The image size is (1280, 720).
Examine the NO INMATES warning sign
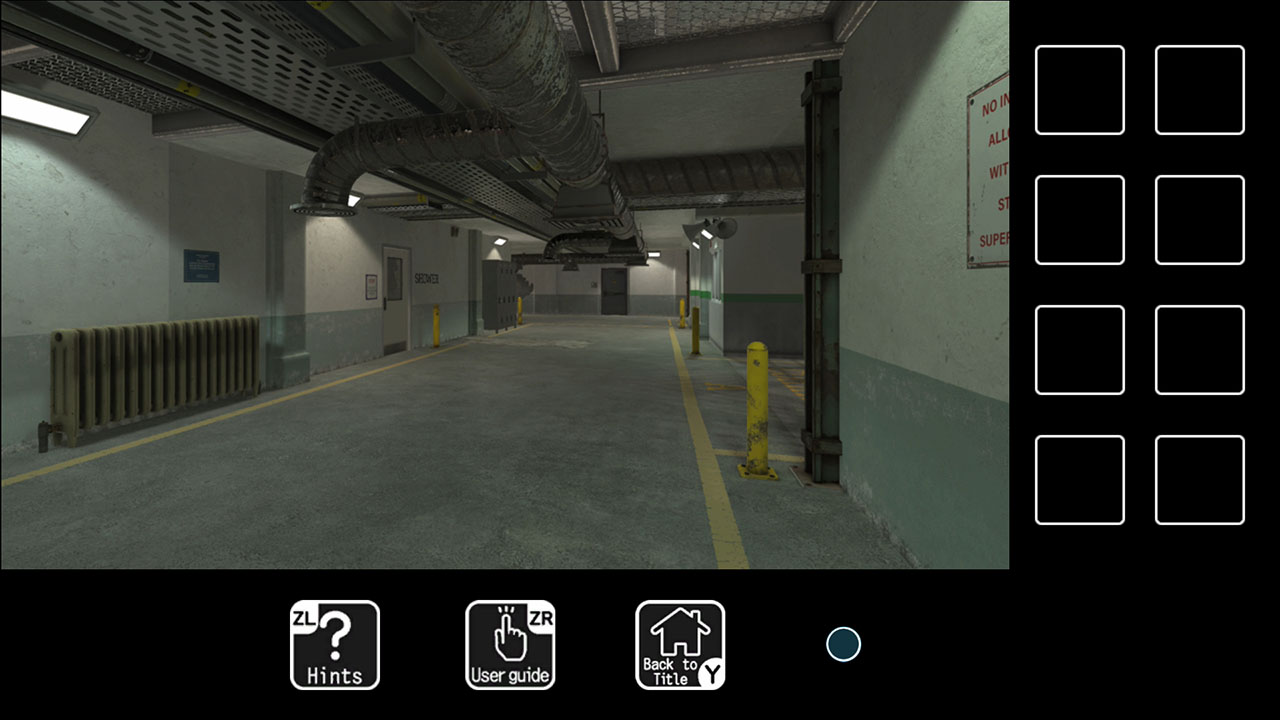point(988,170)
